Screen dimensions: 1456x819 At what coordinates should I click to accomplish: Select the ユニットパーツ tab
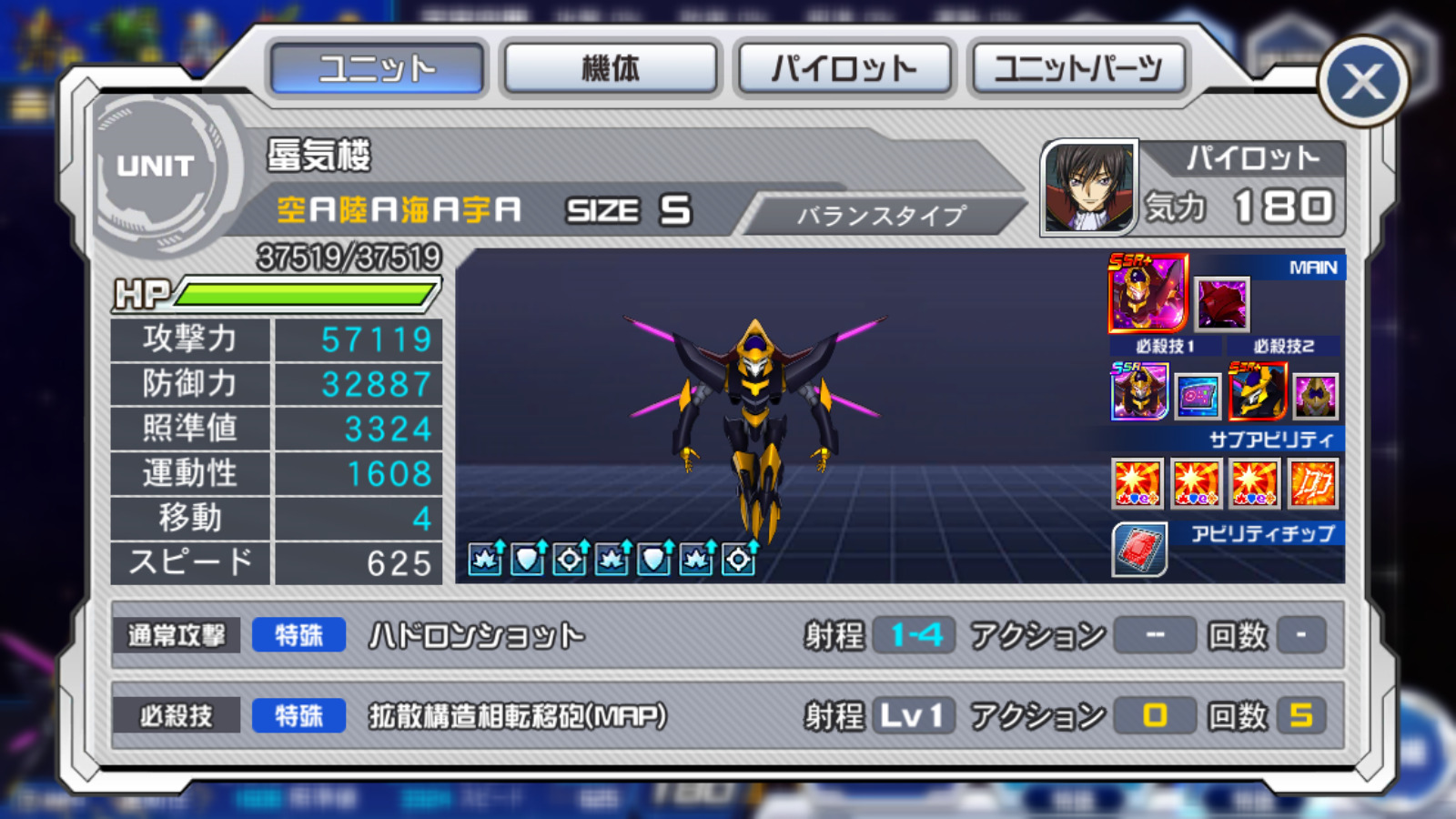pos(1077,68)
